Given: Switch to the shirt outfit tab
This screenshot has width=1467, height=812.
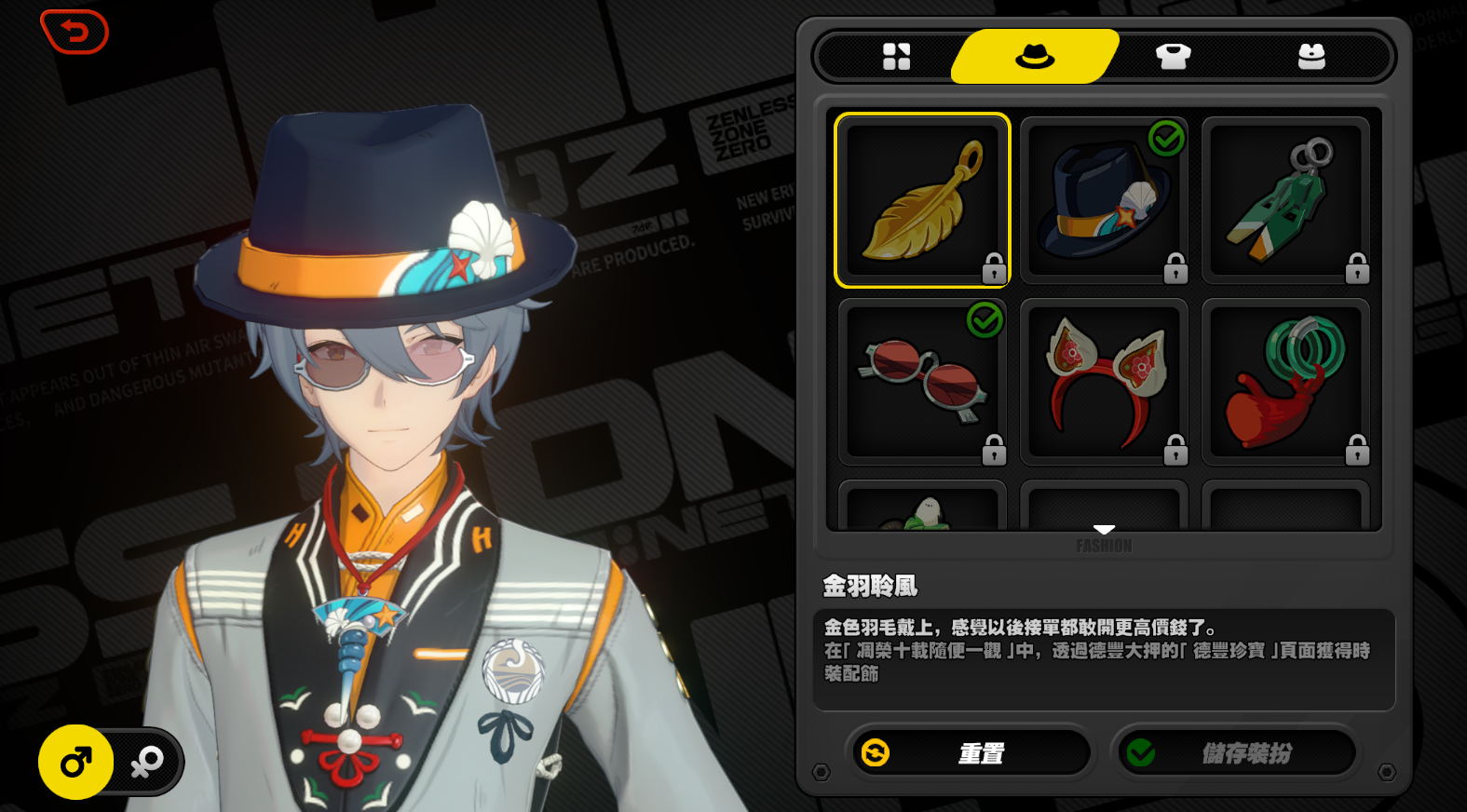Looking at the screenshot, I should (x=1173, y=57).
